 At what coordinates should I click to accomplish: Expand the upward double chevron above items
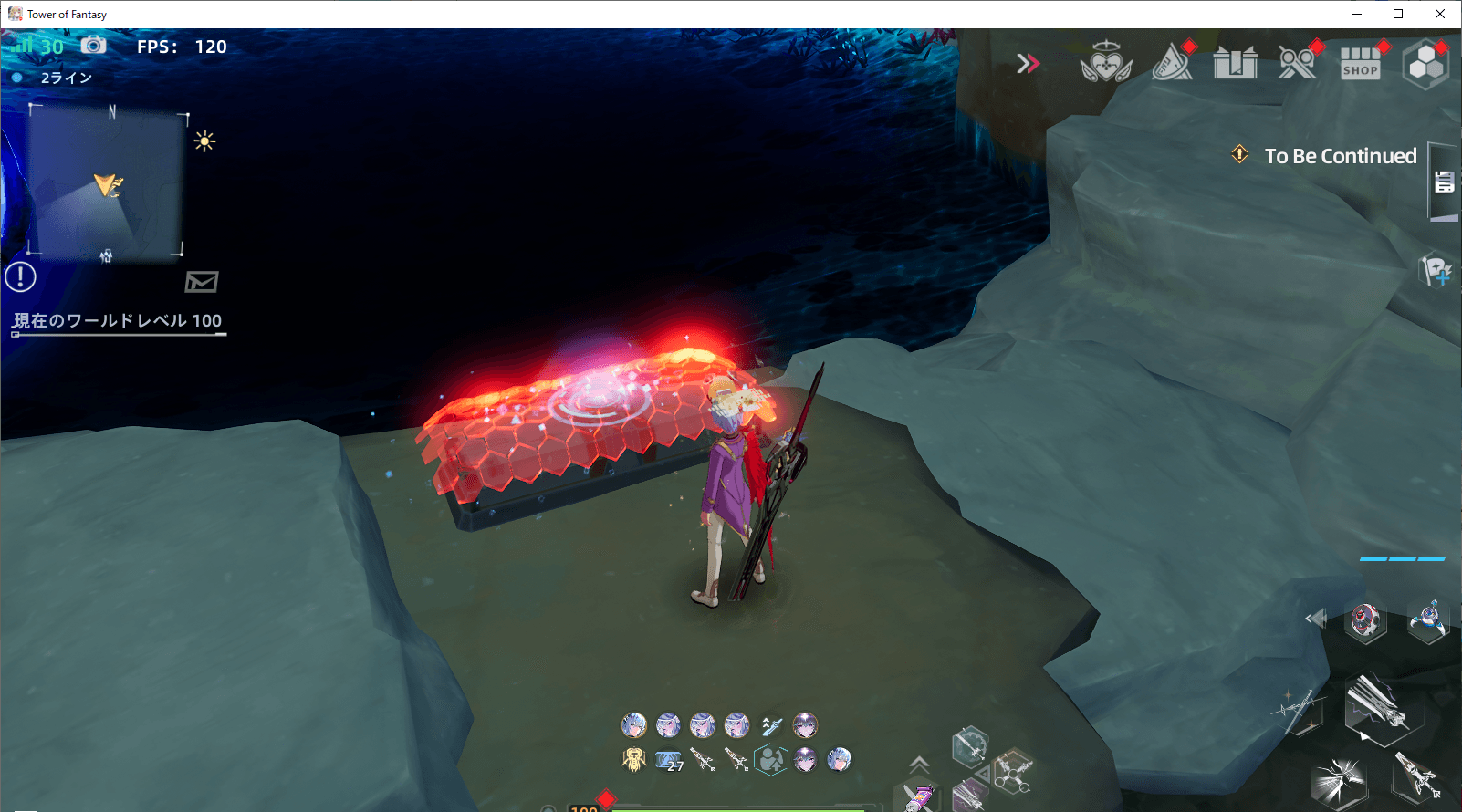[x=919, y=765]
